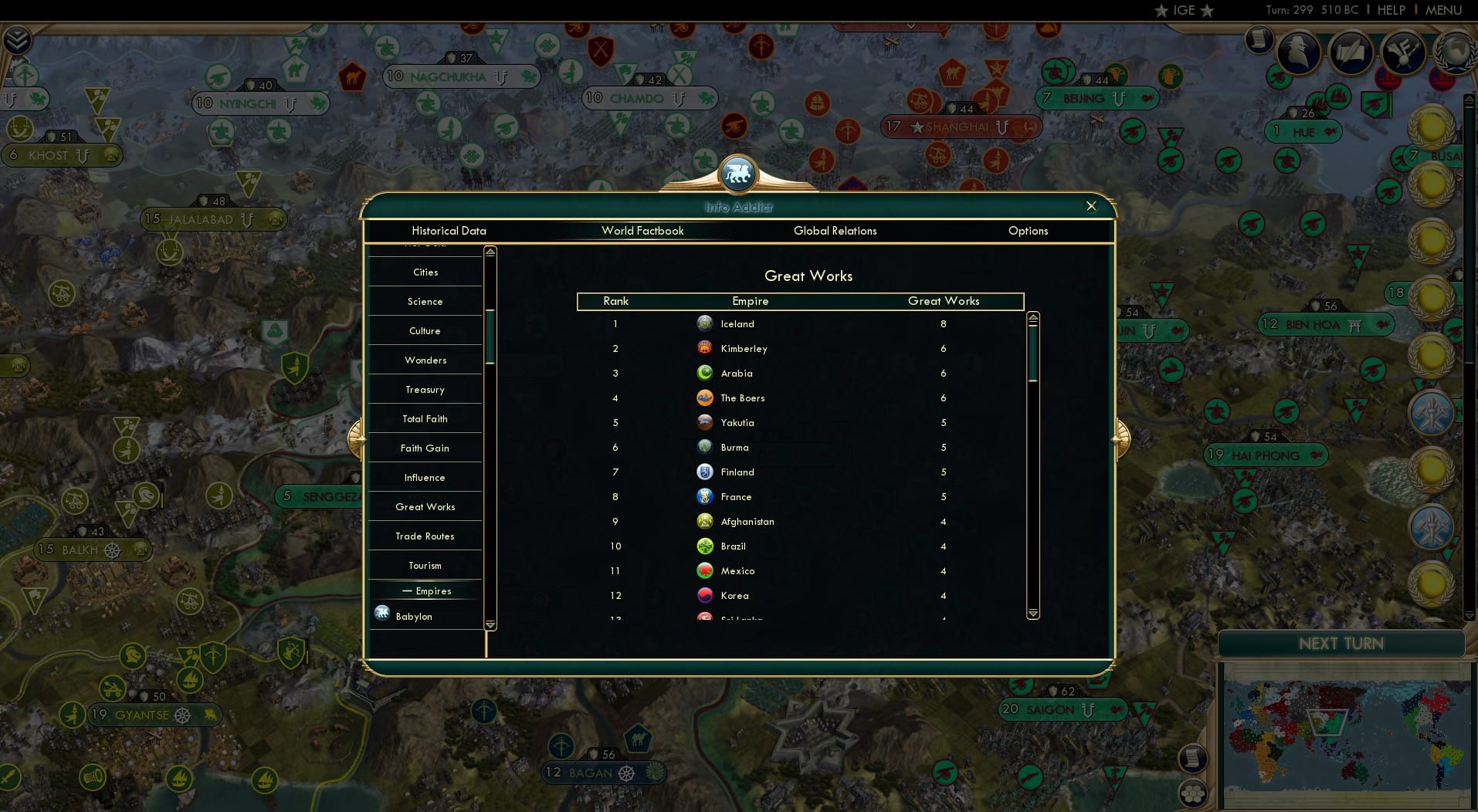Switch to the Historical Data tab
This screenshot has height=812, width=1478.
coord(449,230)
